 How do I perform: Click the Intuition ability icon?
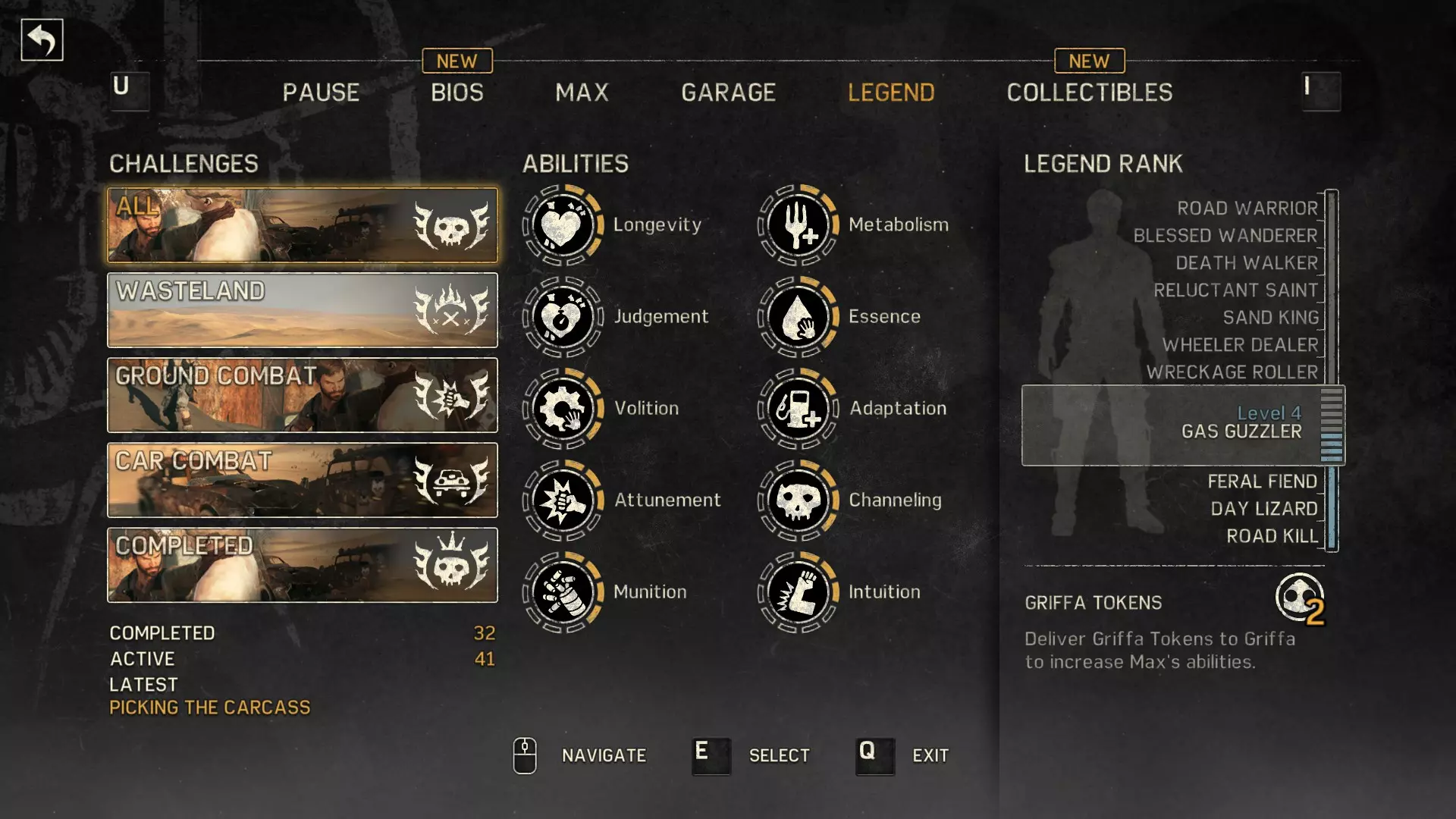click(798, 592)
